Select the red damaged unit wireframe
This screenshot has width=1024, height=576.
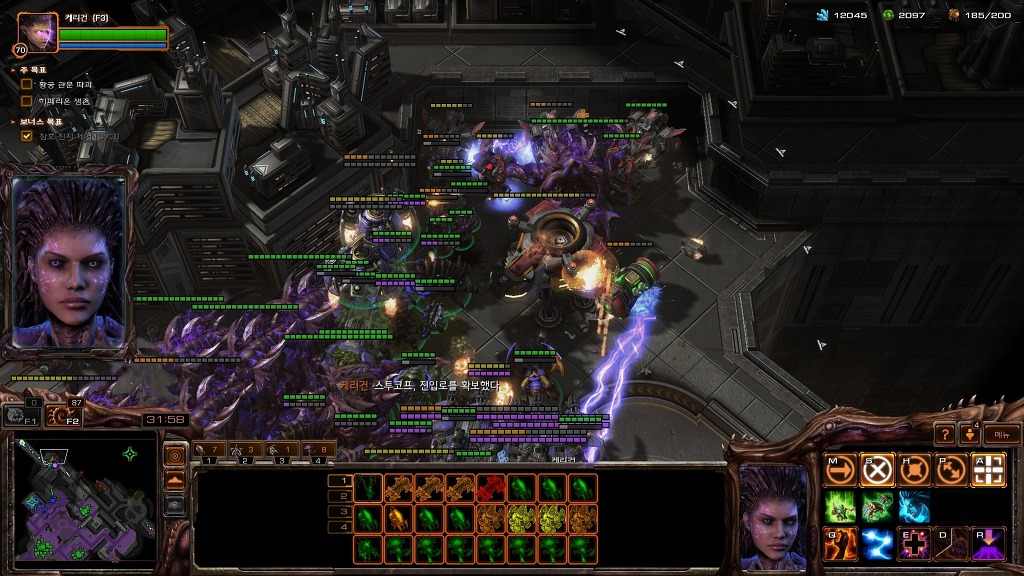[x=490, y=487]
